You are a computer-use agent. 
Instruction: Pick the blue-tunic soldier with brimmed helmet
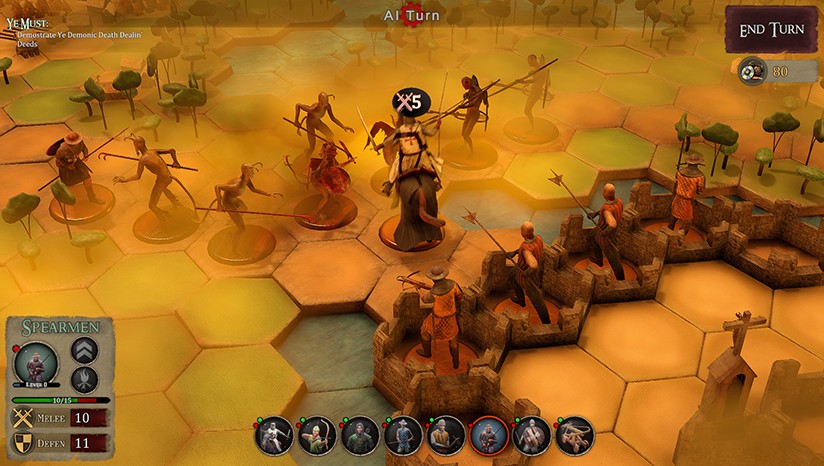[x=403, y=436]
